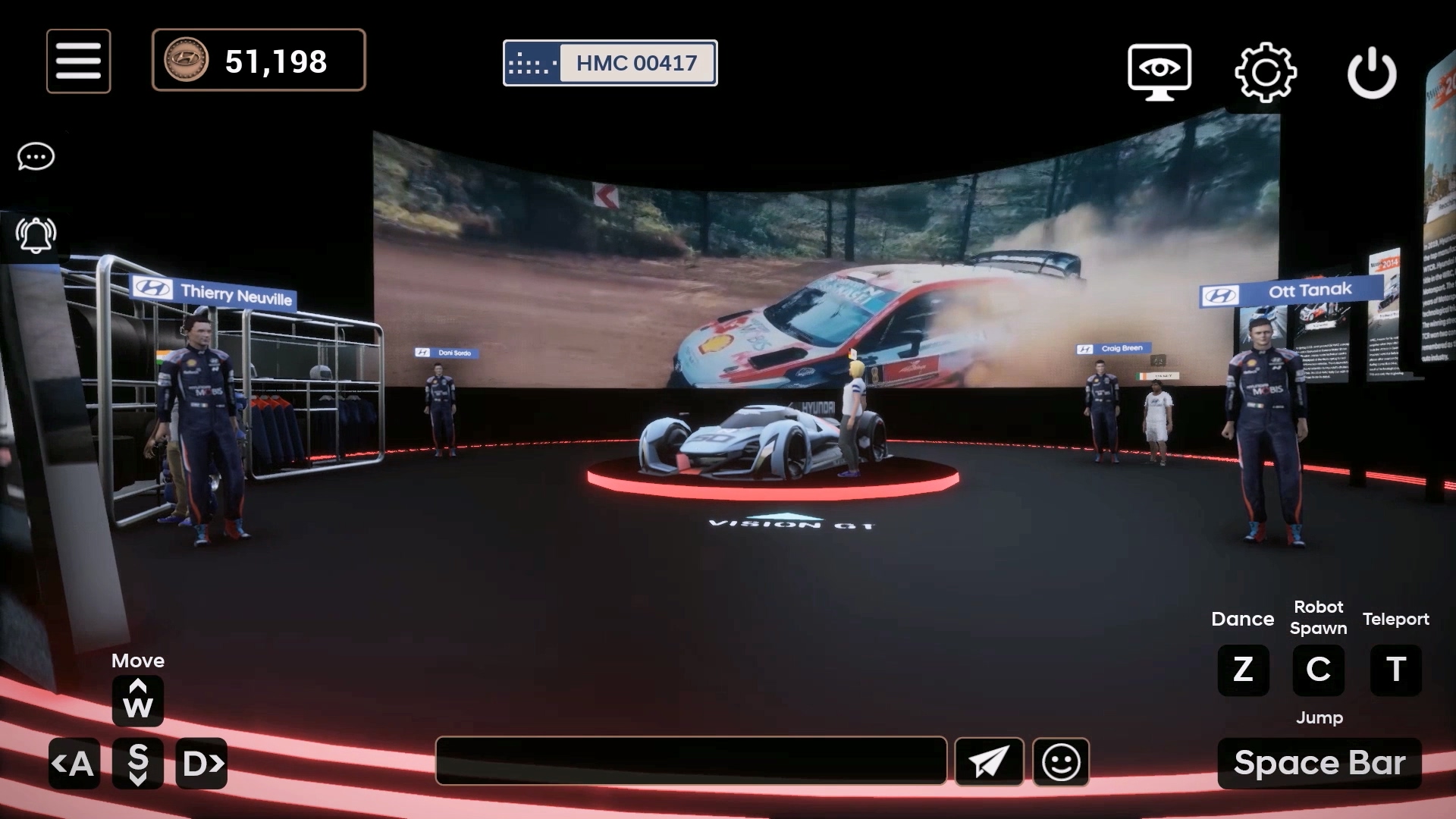1456x819 pixels.
Task: Toggle the monitor eye view icon
Action: coord(1159,72)
